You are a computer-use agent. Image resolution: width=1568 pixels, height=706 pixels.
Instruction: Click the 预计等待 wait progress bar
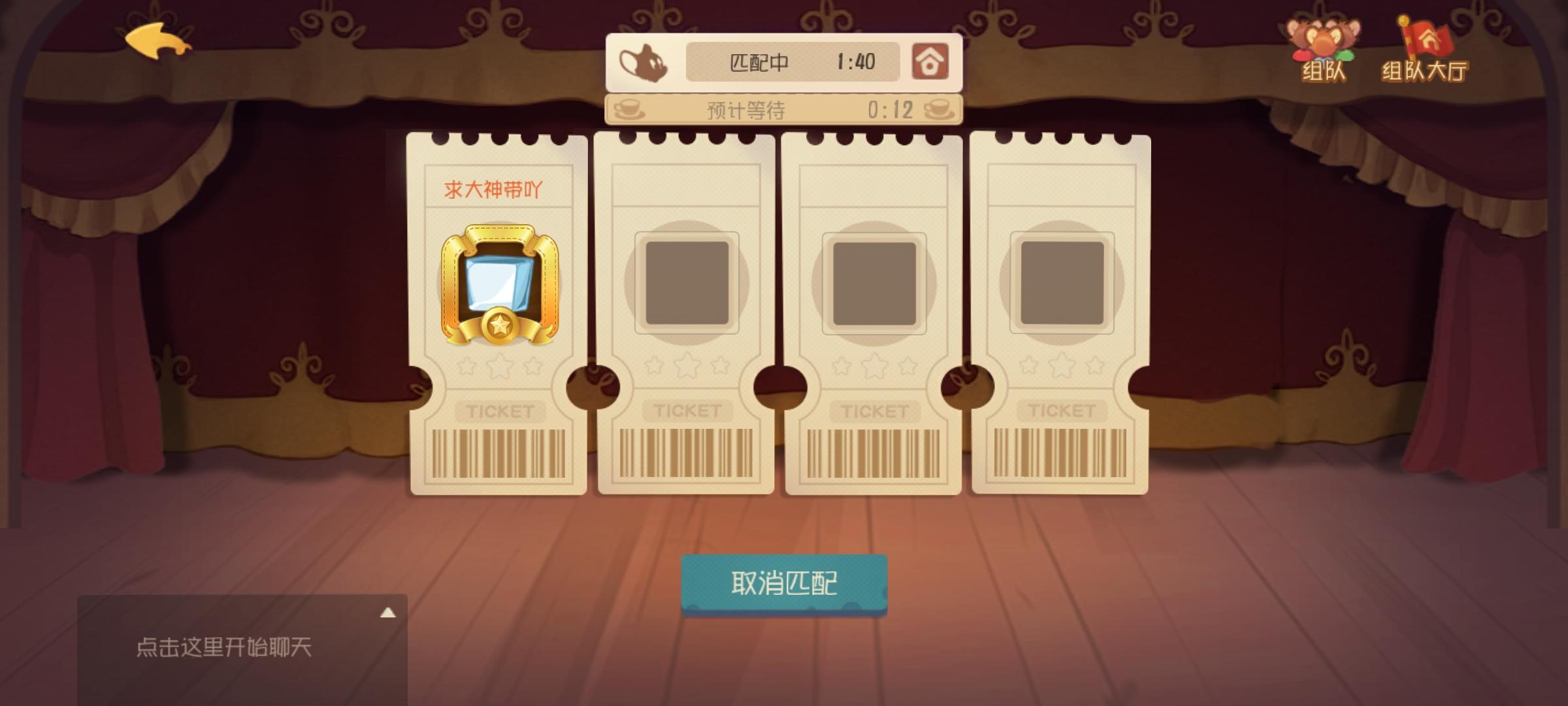pyautogui.click(x=784, y=109)
